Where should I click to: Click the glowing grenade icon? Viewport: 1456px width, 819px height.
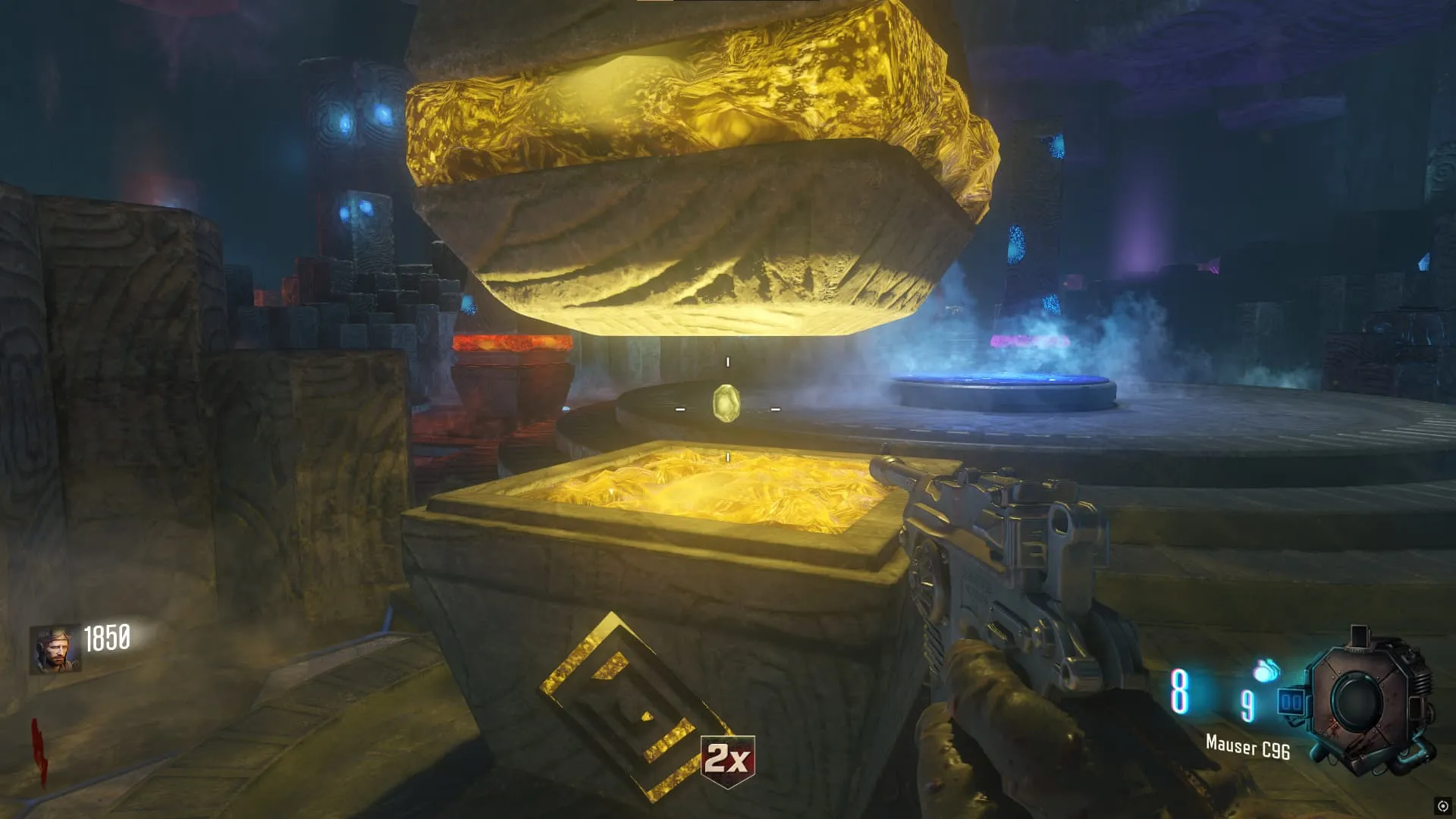click(1266, 670)
